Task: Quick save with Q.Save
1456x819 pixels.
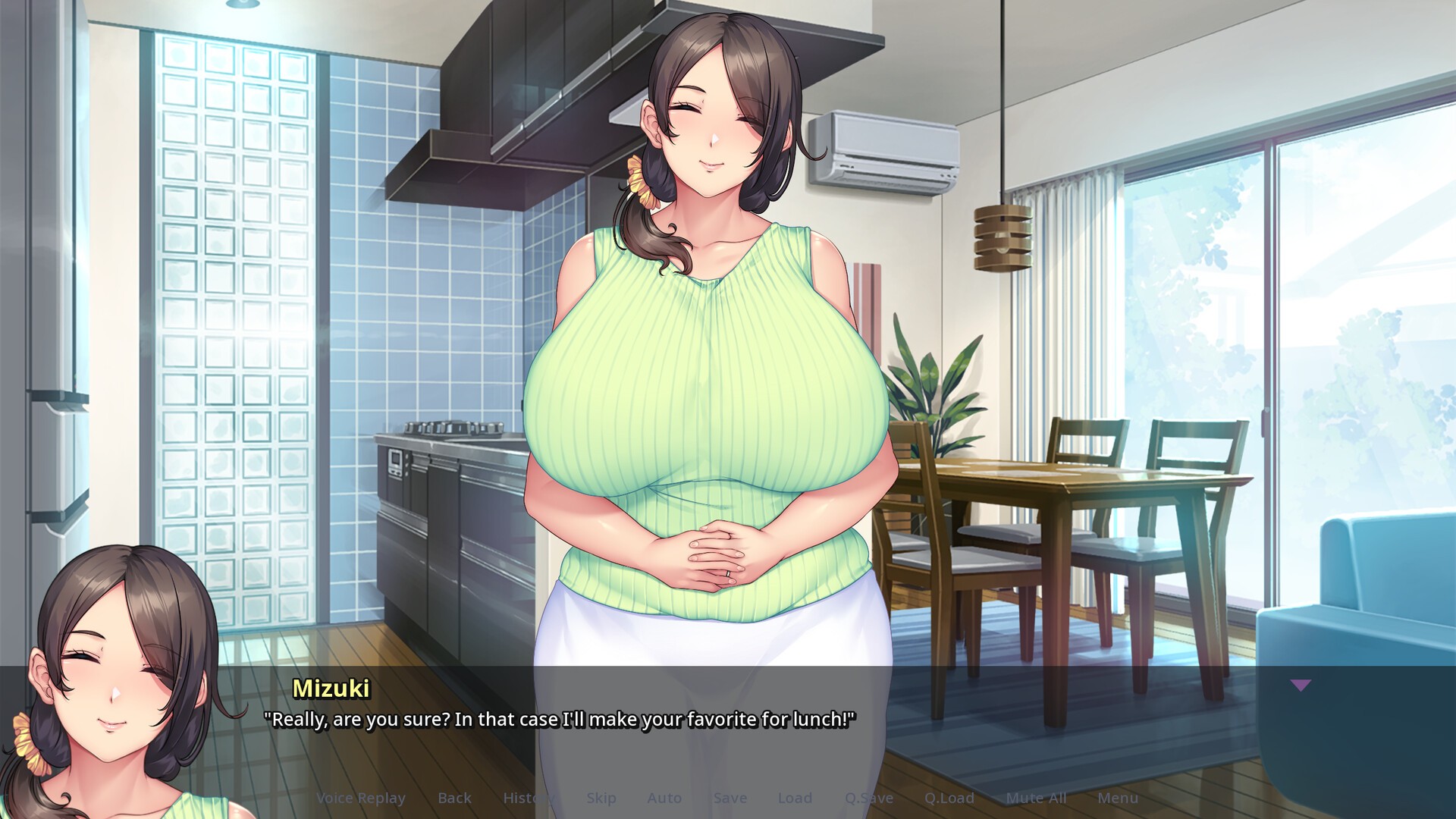Action: click(x=869, y=798)
